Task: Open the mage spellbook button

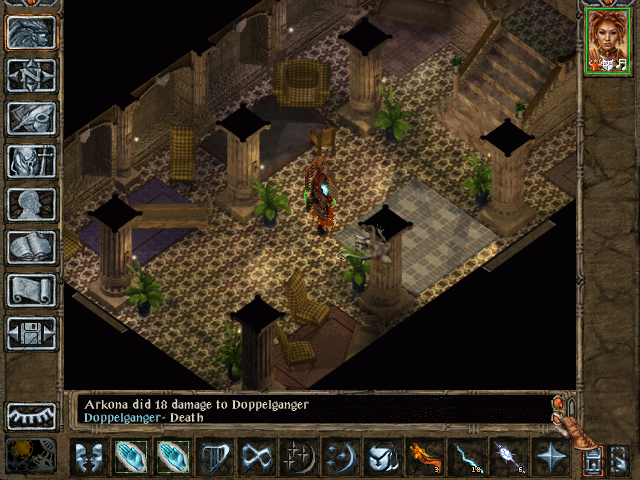Action: (32, 247)
